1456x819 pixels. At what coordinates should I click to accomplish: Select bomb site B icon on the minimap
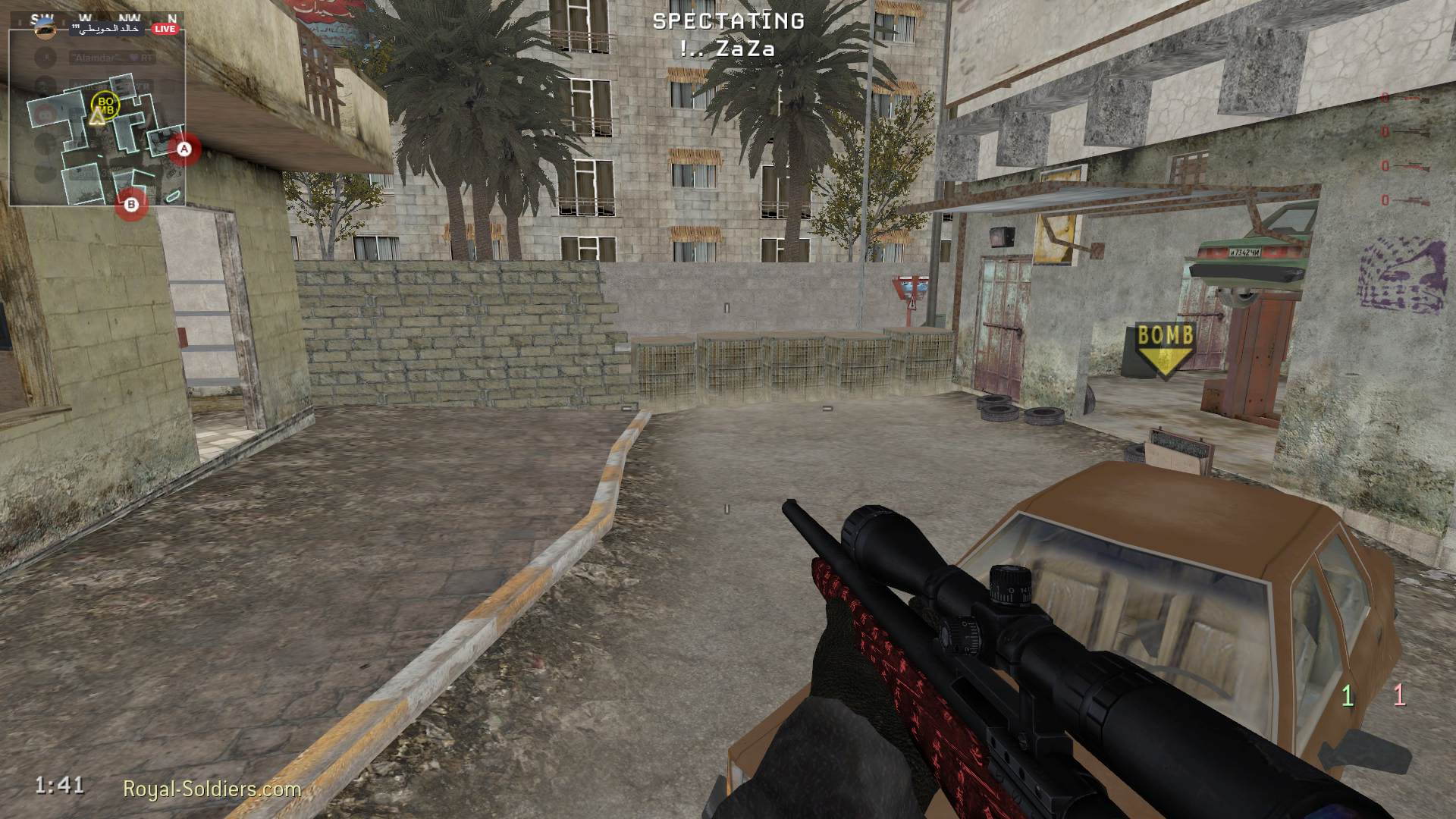click(x=130, y=205)
